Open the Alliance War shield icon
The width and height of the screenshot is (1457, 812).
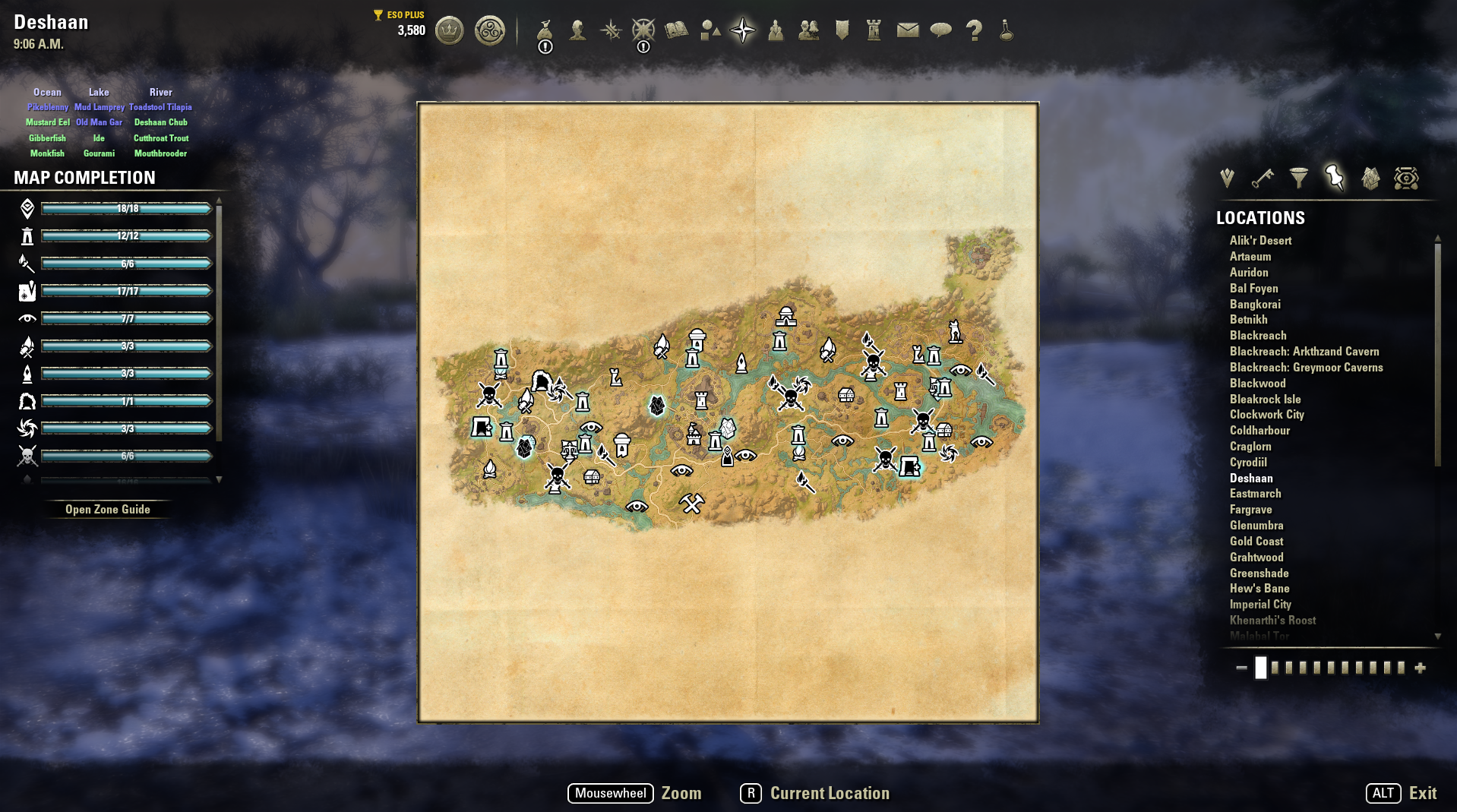tap(840, 30)
